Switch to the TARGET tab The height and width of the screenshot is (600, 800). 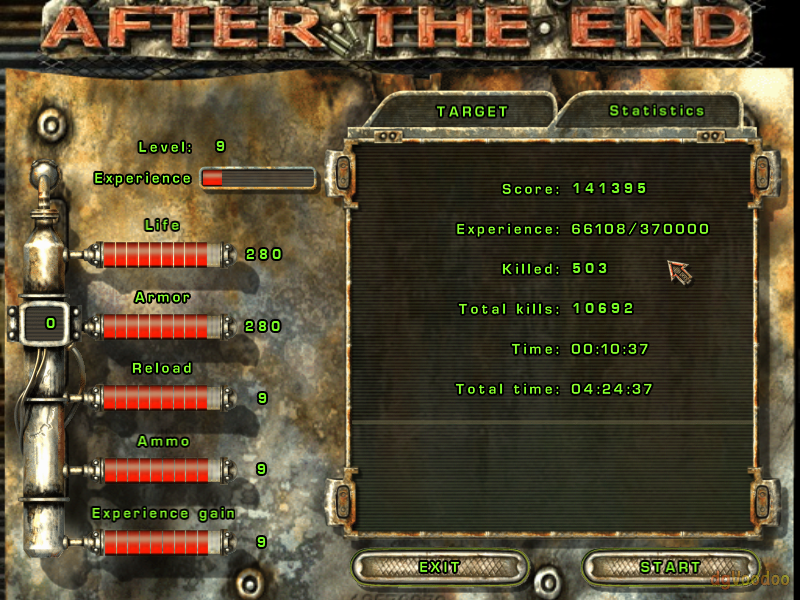(472, 112)
